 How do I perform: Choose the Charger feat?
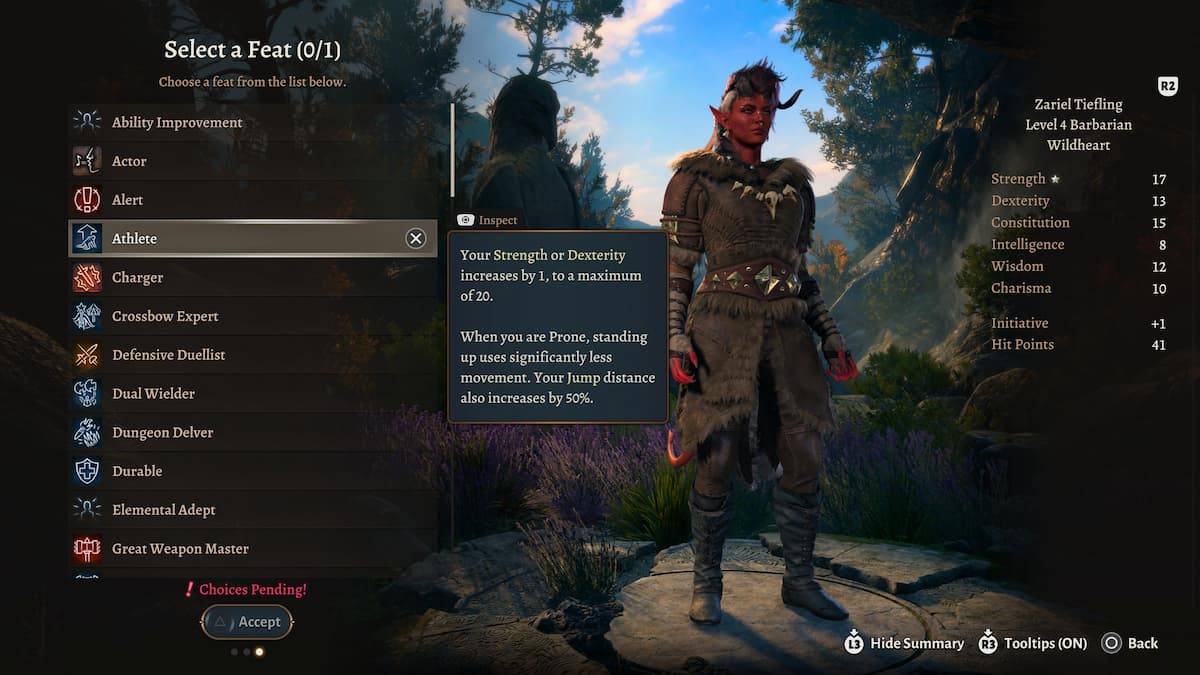(137, 277)
